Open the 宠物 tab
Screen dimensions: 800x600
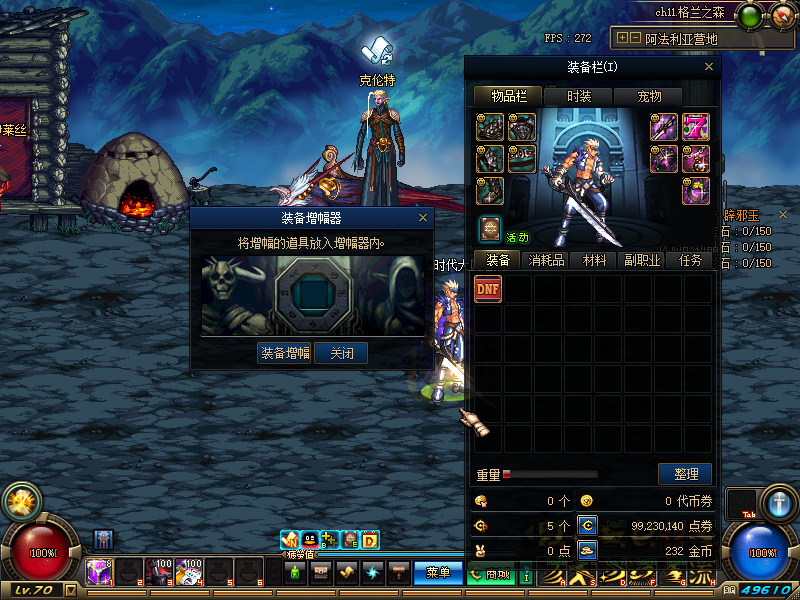649,96
